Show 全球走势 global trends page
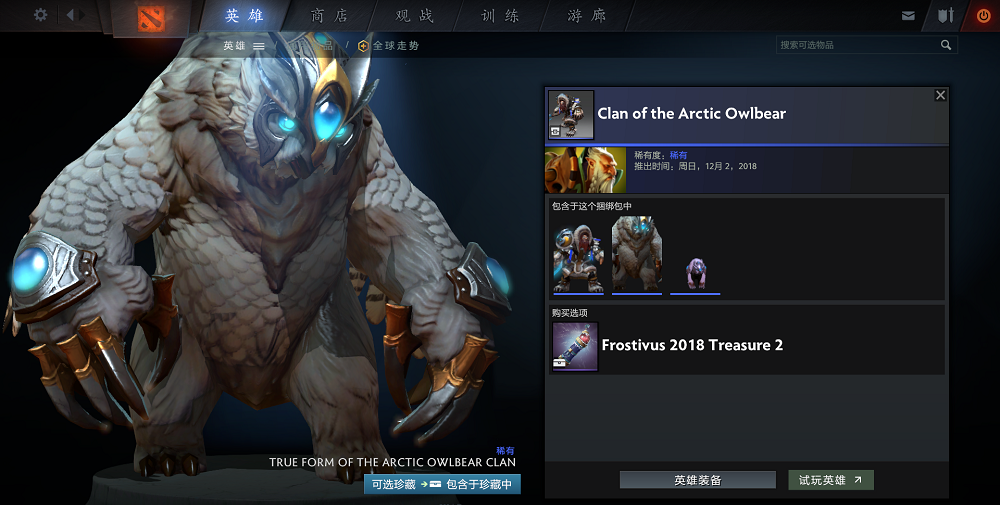 coord(389,46)
